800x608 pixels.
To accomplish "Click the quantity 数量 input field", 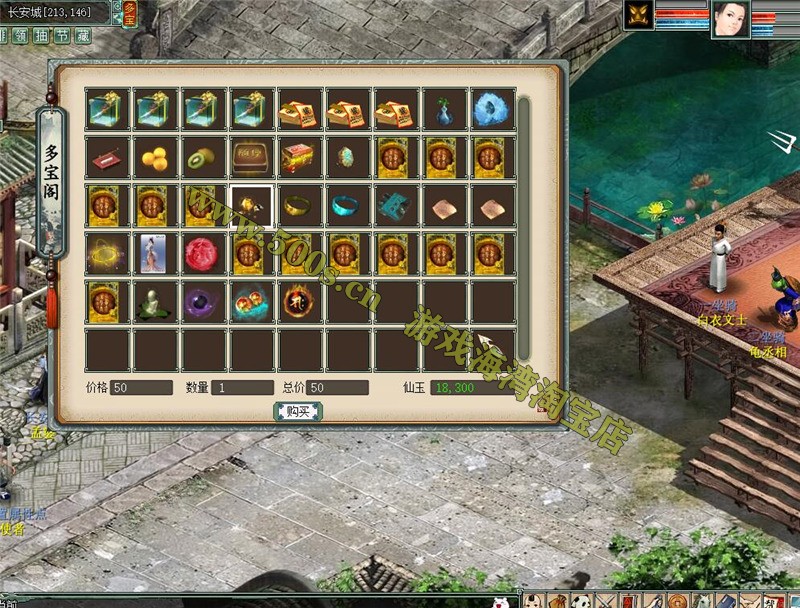I will (240, 387).
